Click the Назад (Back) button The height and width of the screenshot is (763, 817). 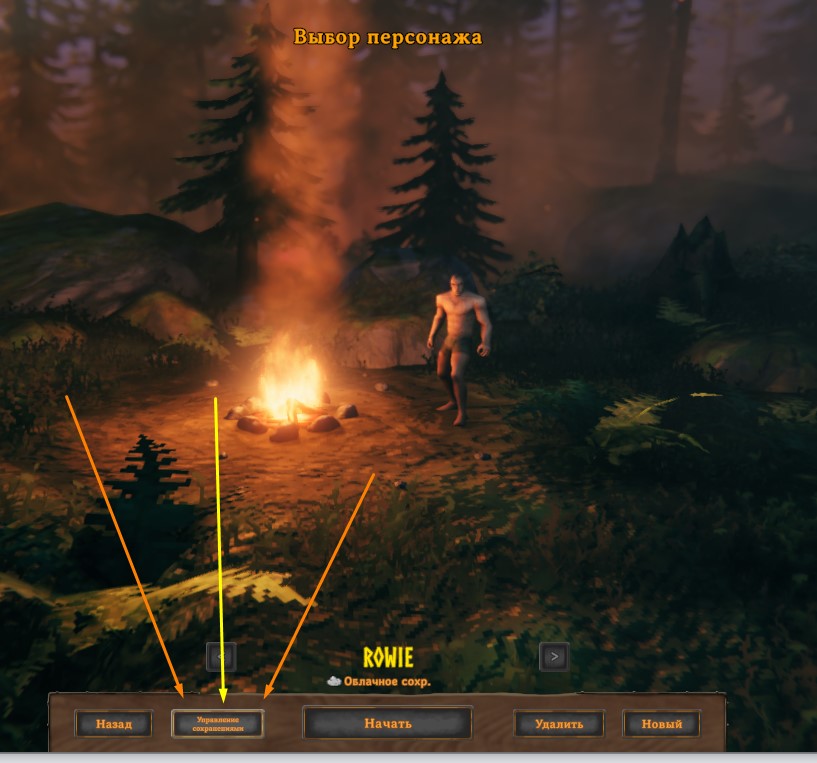tap(113, 723)
